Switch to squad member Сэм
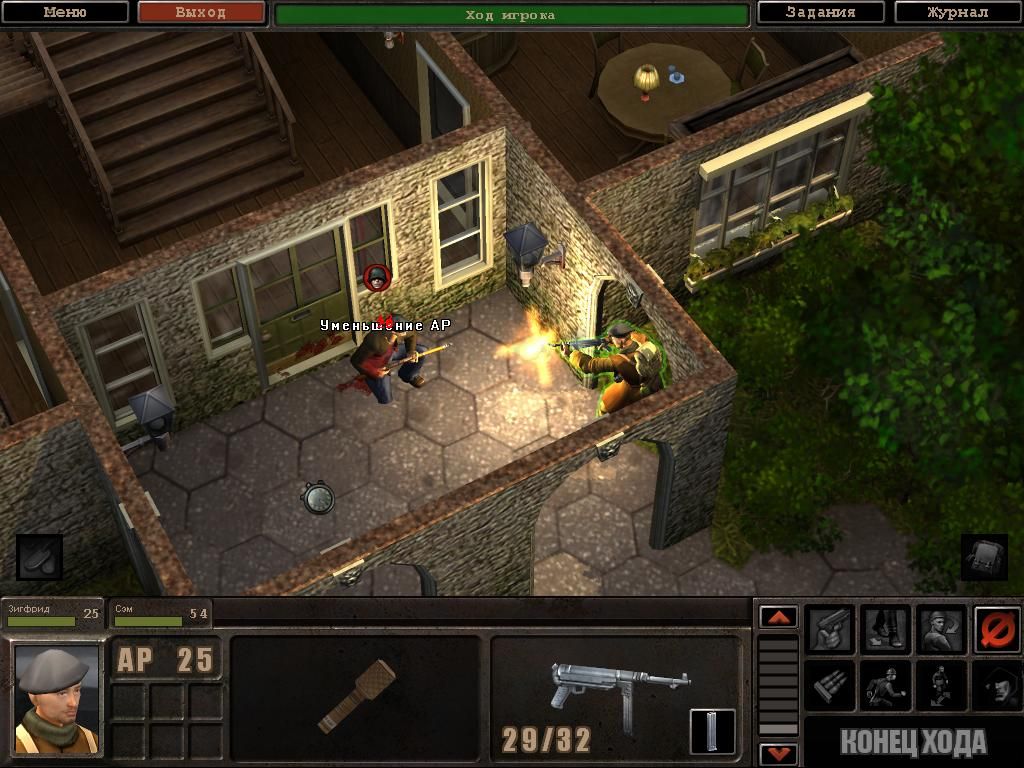 coord(159,614)
